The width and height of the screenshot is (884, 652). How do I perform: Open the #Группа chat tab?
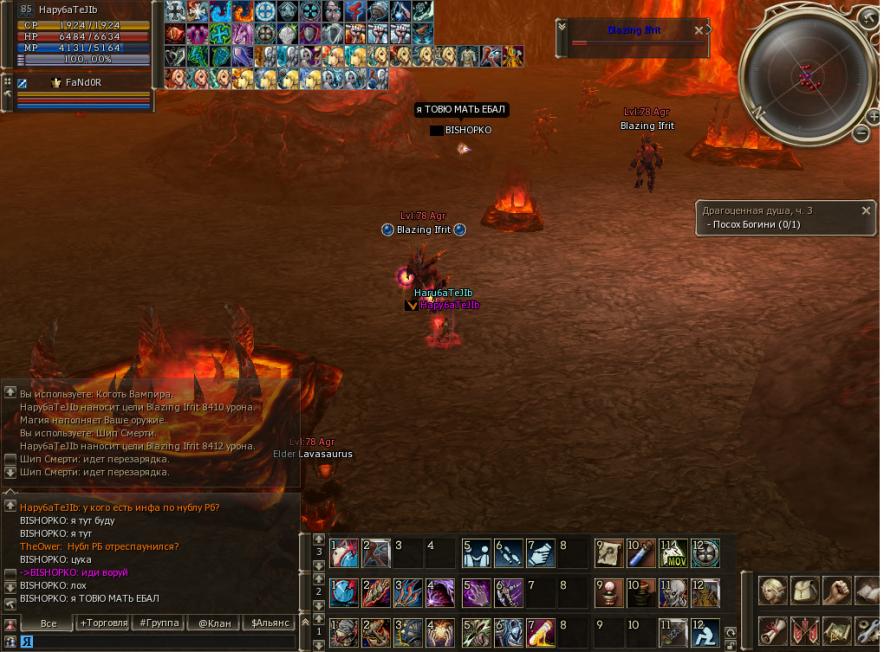coord(159,623)
